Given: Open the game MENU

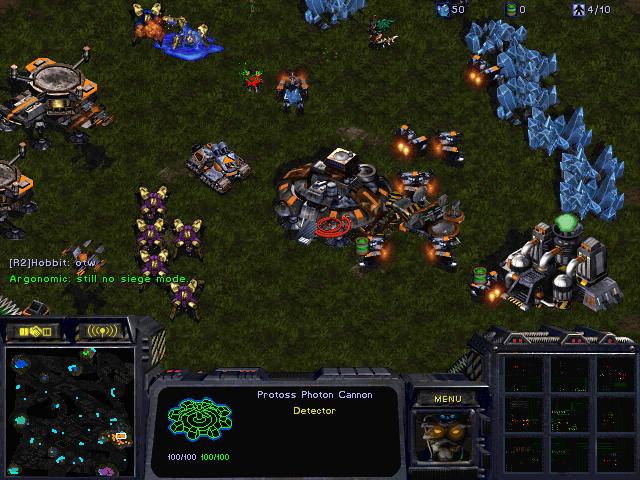Looking at the screenshot, I should 447,399.
